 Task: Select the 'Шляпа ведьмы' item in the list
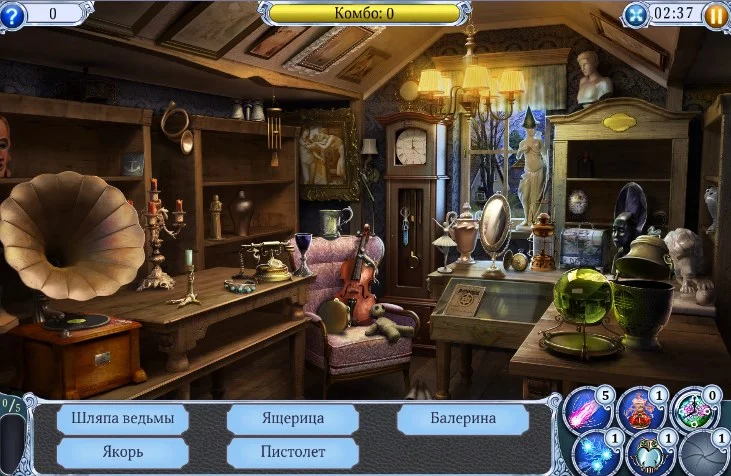122,418
